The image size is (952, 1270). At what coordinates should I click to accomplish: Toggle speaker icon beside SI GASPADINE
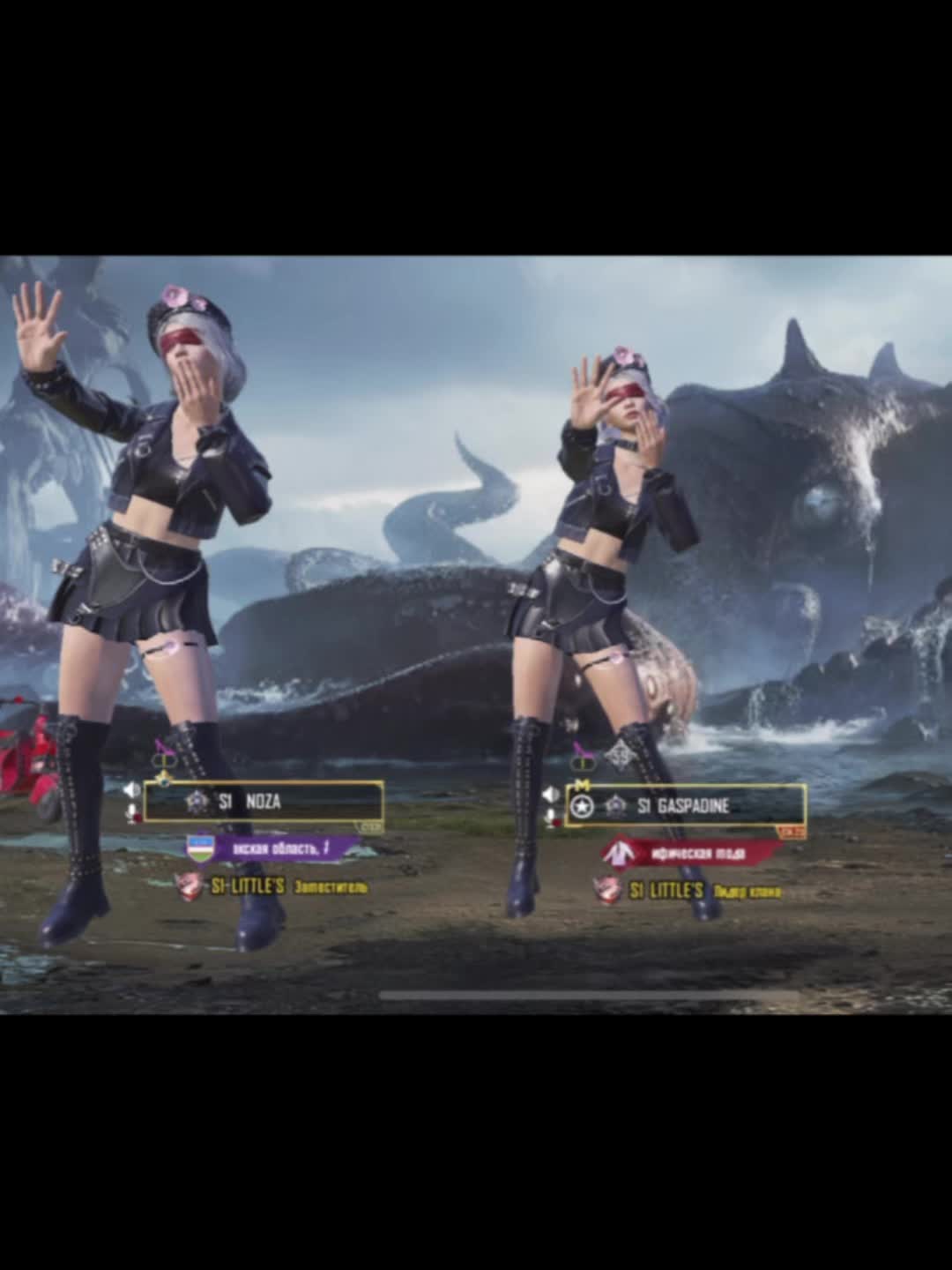(551, 795)
